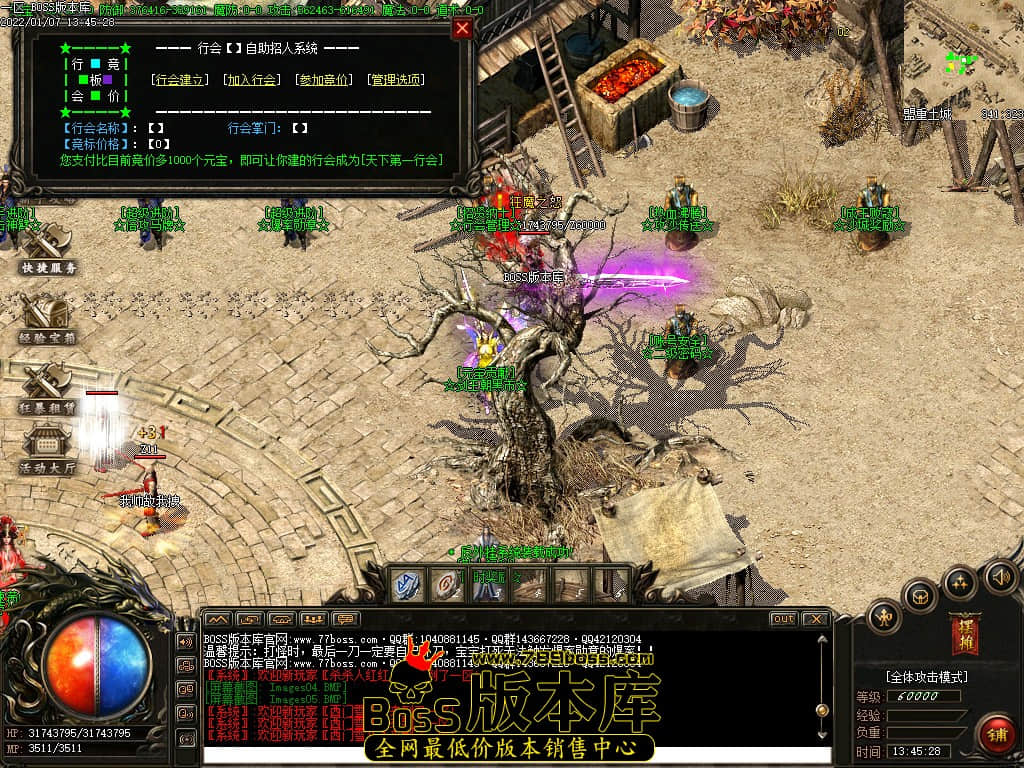The image size is (1024, 768).
Task: Open the 活动大厅 activity hall icon
Action: point(46,449)
